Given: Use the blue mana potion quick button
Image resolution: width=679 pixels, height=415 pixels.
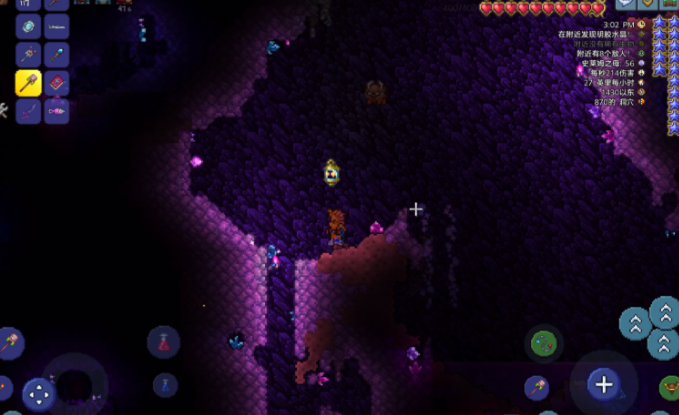Looking at the screenshot, I should pos(165,385).
